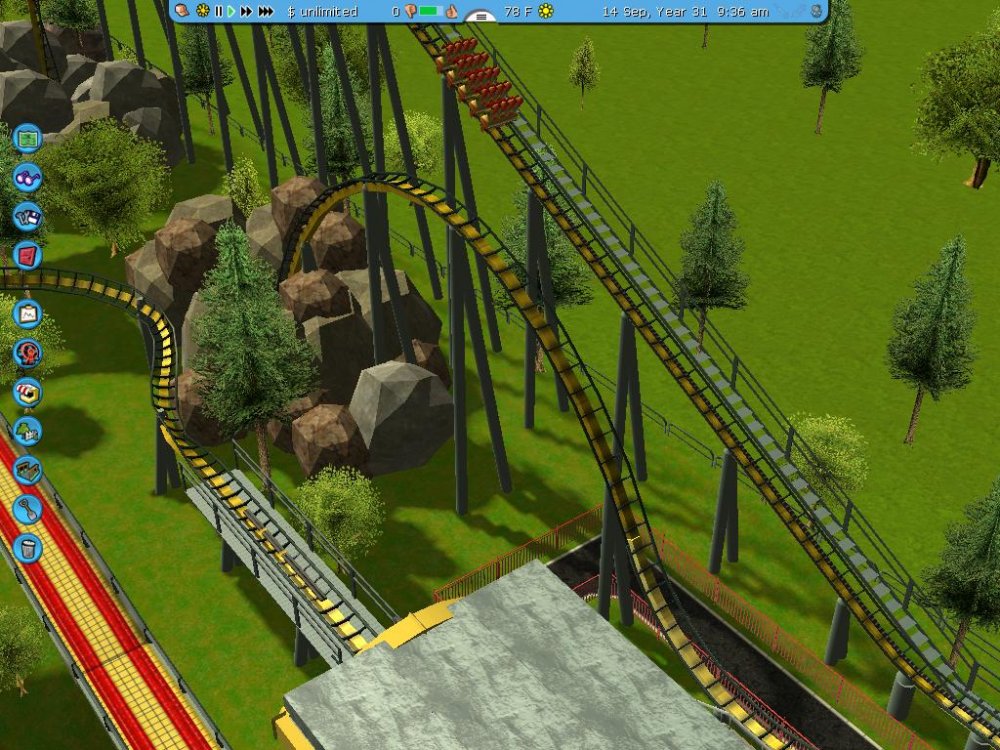Open the paths and structures building menu
Viewport: 1000px width, 750px height.
[27, 469]
